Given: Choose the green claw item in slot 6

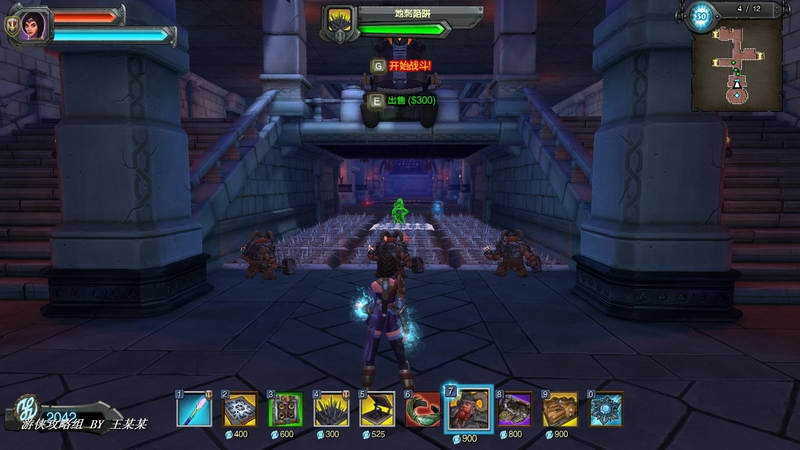Looking at the screenshot, I should pyautogui.click(x=423, y=409).
